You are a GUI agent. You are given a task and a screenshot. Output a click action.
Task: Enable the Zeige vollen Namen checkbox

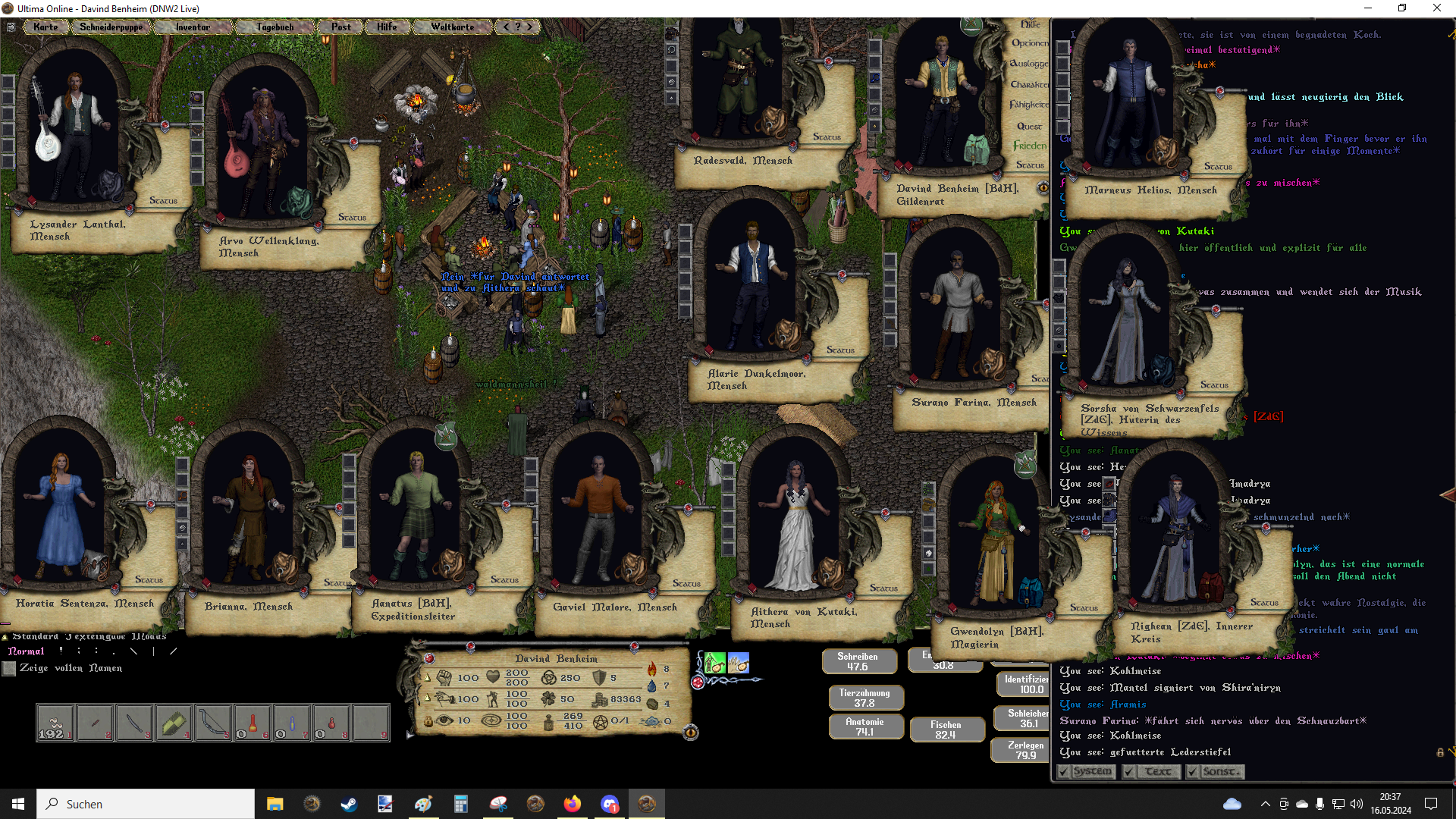[9, 669]
